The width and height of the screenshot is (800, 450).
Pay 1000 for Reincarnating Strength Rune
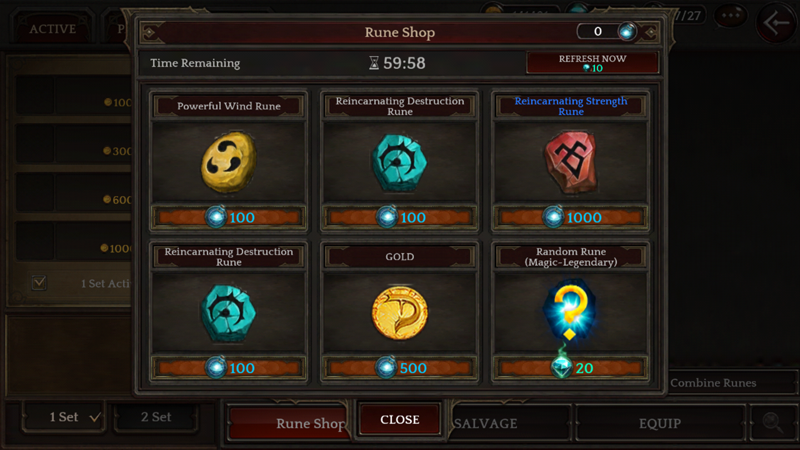(x=571, y=217)
